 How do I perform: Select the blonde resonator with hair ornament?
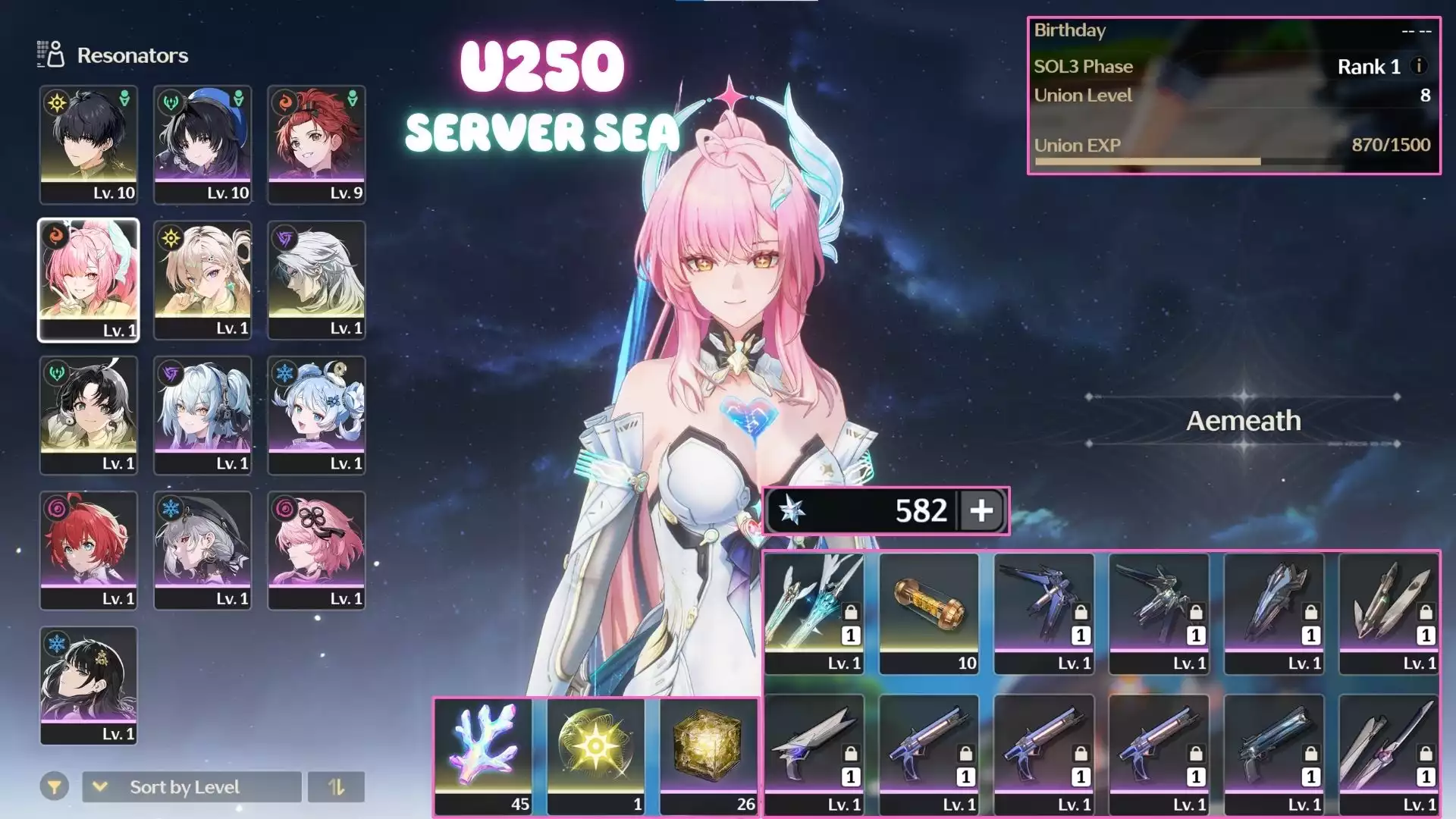(x=202, y=280)
